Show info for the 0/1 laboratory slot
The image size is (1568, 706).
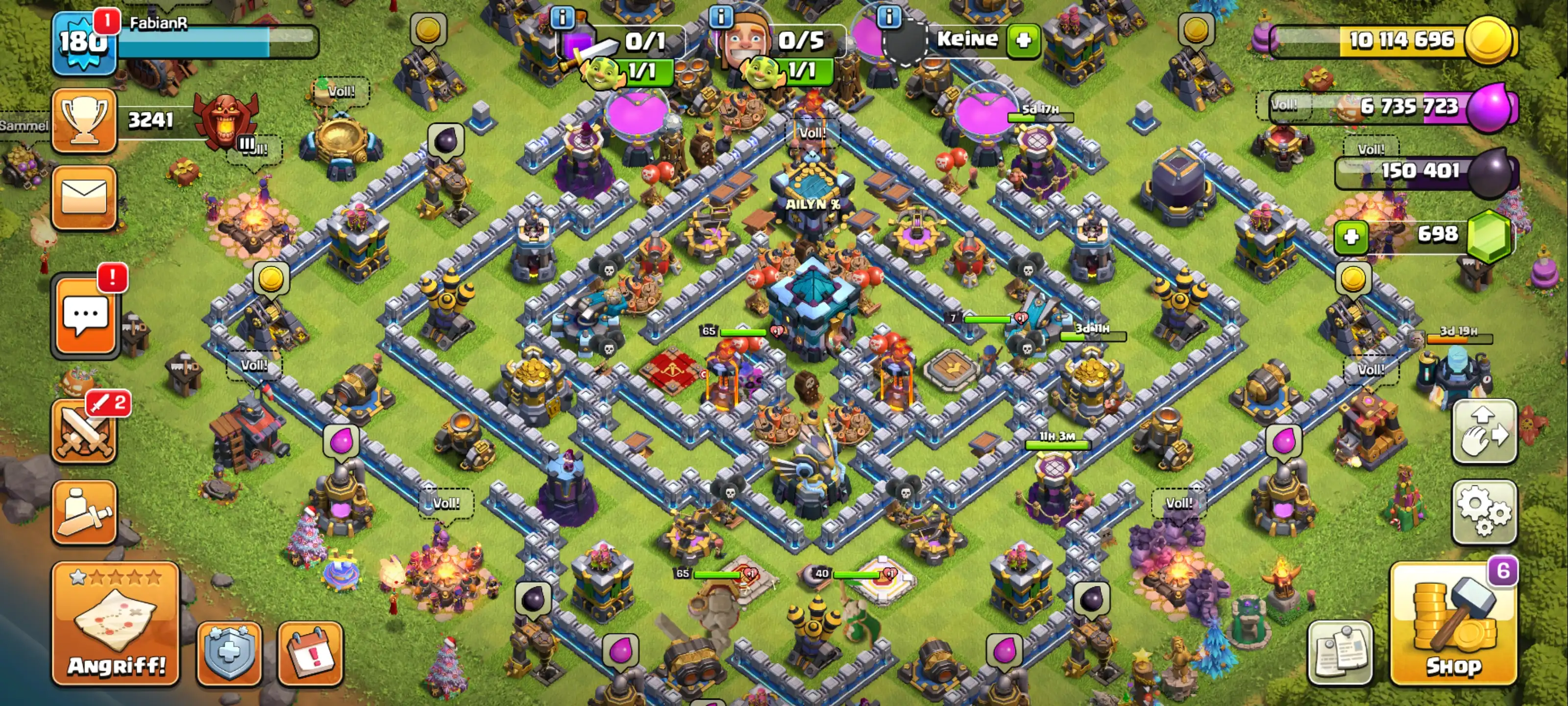[x=562, y=18]
